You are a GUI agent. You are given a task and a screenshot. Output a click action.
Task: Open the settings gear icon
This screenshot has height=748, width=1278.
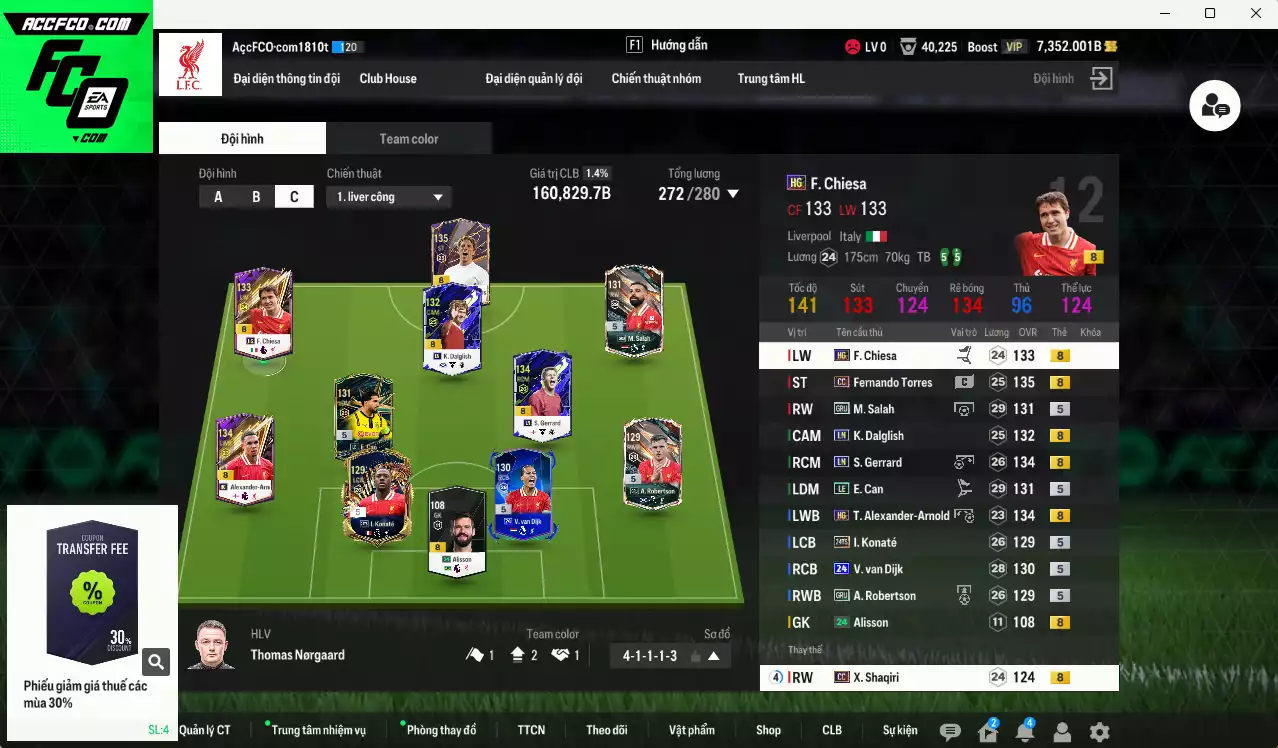click(1099, 732)
